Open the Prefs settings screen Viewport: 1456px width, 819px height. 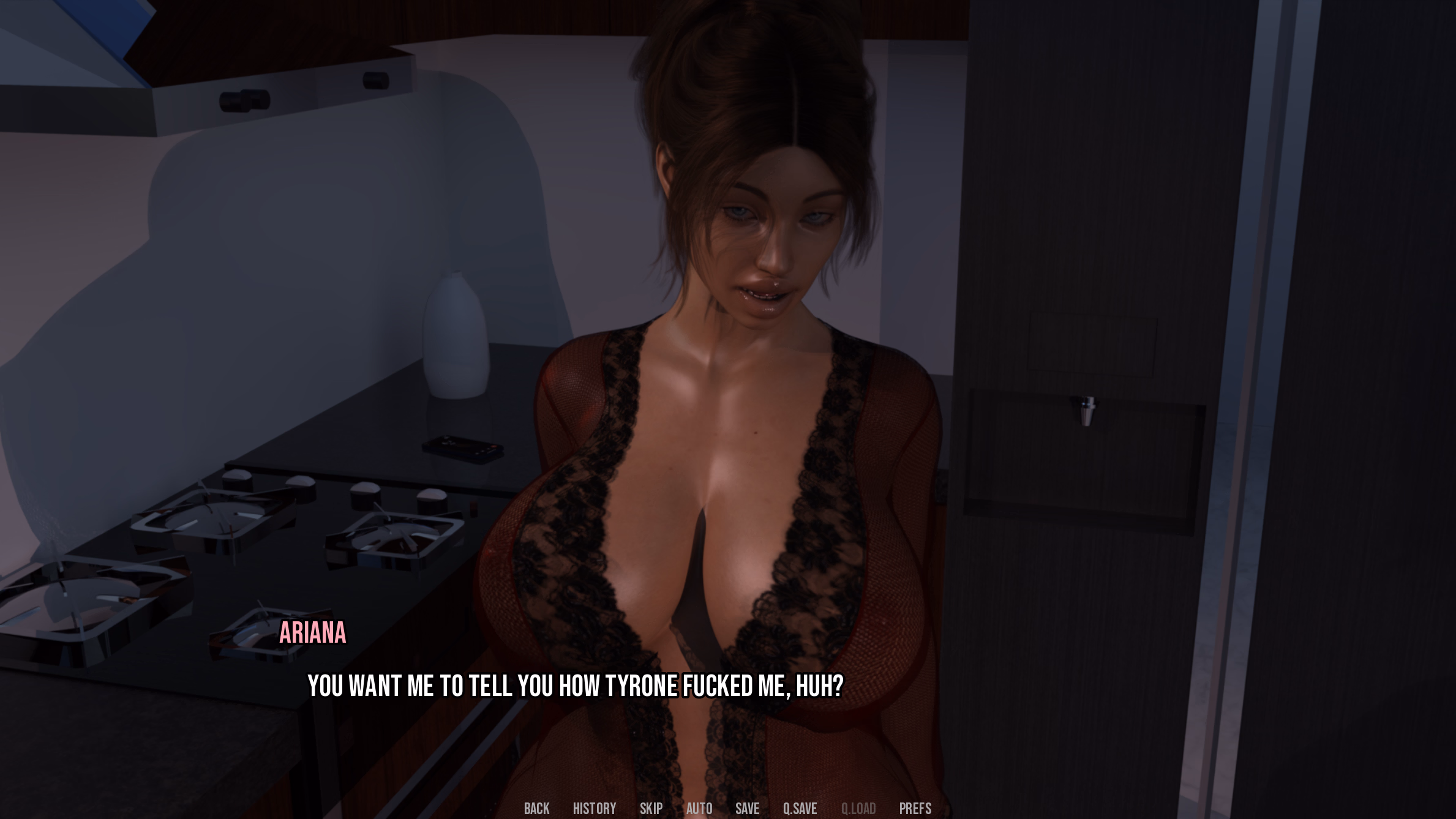point(915,809)
